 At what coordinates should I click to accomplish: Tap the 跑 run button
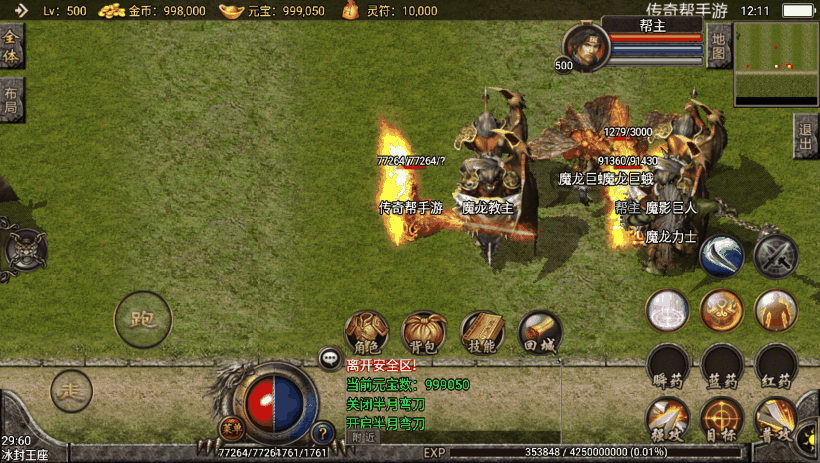[x=143, y=320]
